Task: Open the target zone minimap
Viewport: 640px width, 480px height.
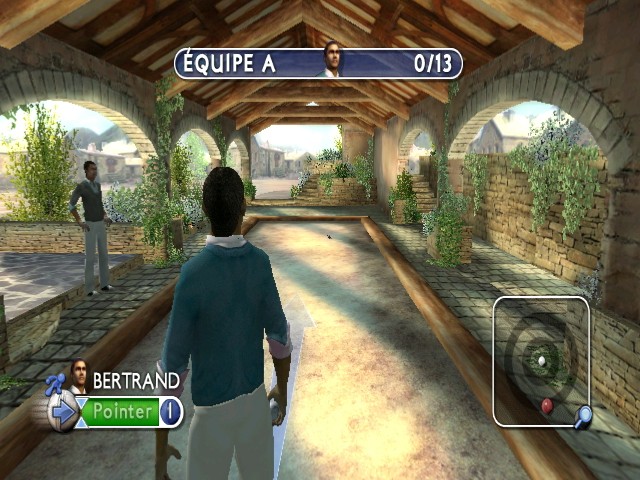Action: pos(540,361)
